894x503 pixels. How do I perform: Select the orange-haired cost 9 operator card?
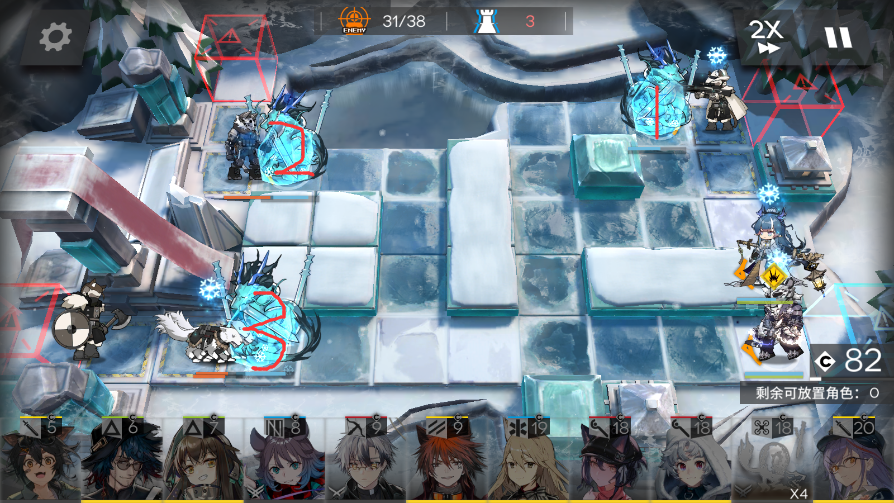pyautogui.click(x=447, y=460)
